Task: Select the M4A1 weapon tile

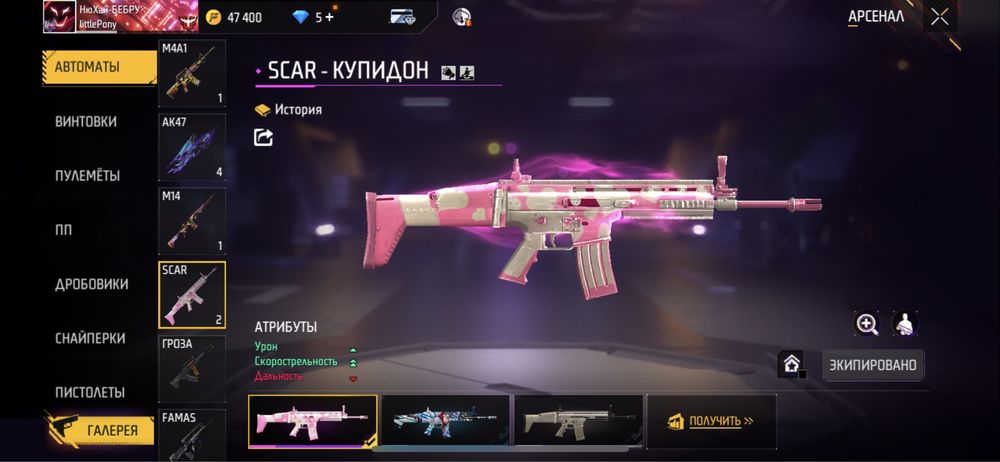Action: [192, 73]
